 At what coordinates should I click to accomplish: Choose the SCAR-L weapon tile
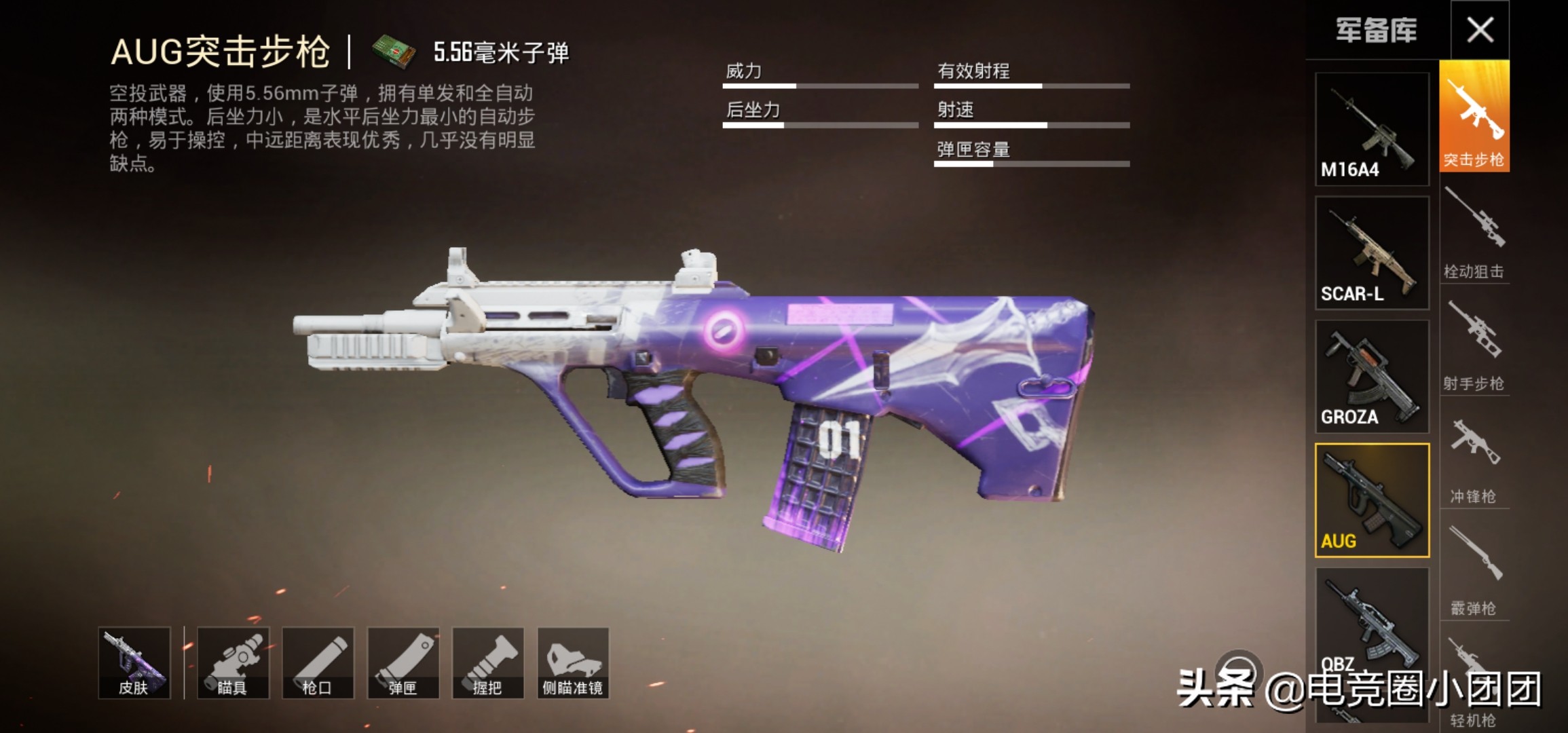pos(1372,252)
